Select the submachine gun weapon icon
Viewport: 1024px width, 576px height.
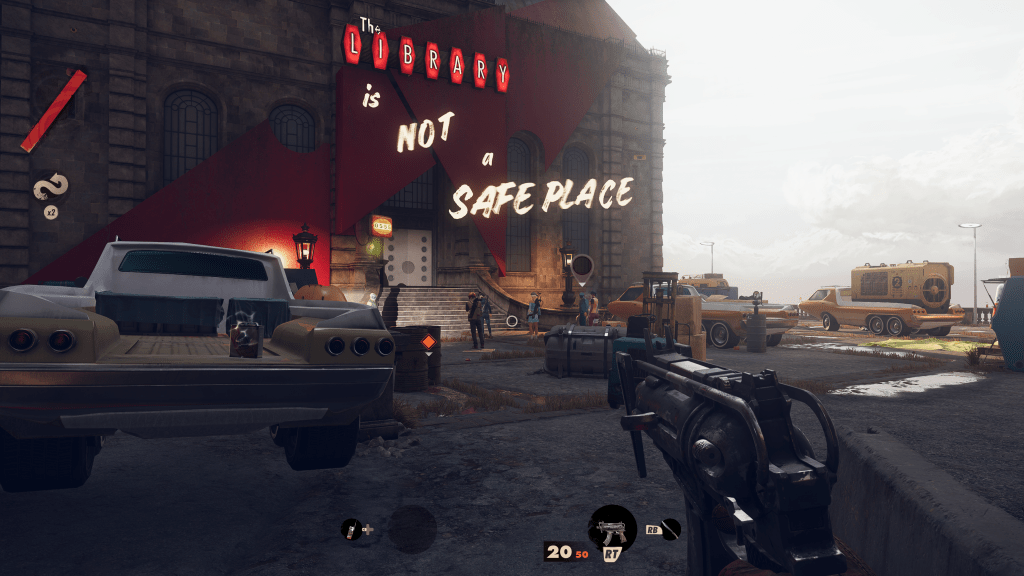click(x=612, y=529)
